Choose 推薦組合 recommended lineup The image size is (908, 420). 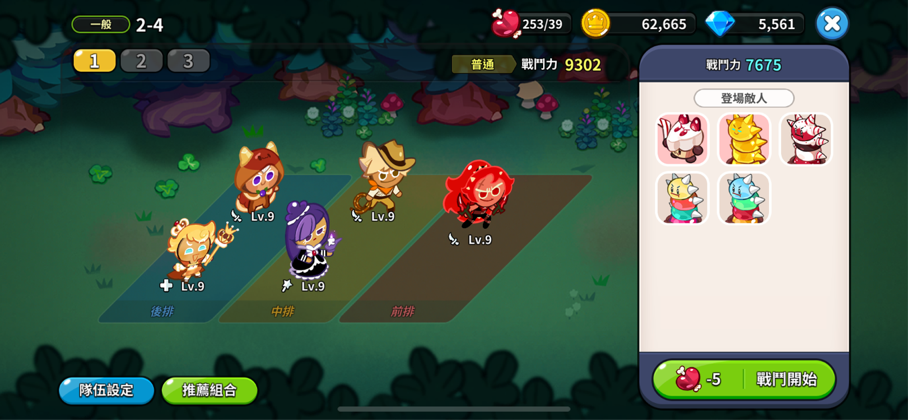coord(209,390)
